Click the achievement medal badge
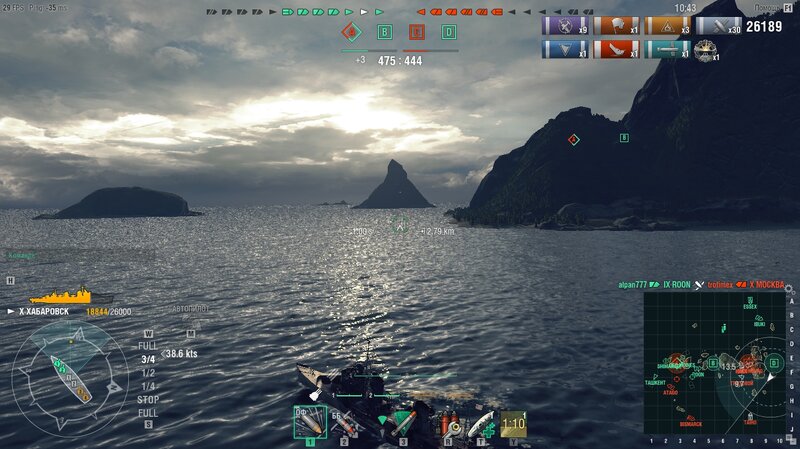 [706, 49]
